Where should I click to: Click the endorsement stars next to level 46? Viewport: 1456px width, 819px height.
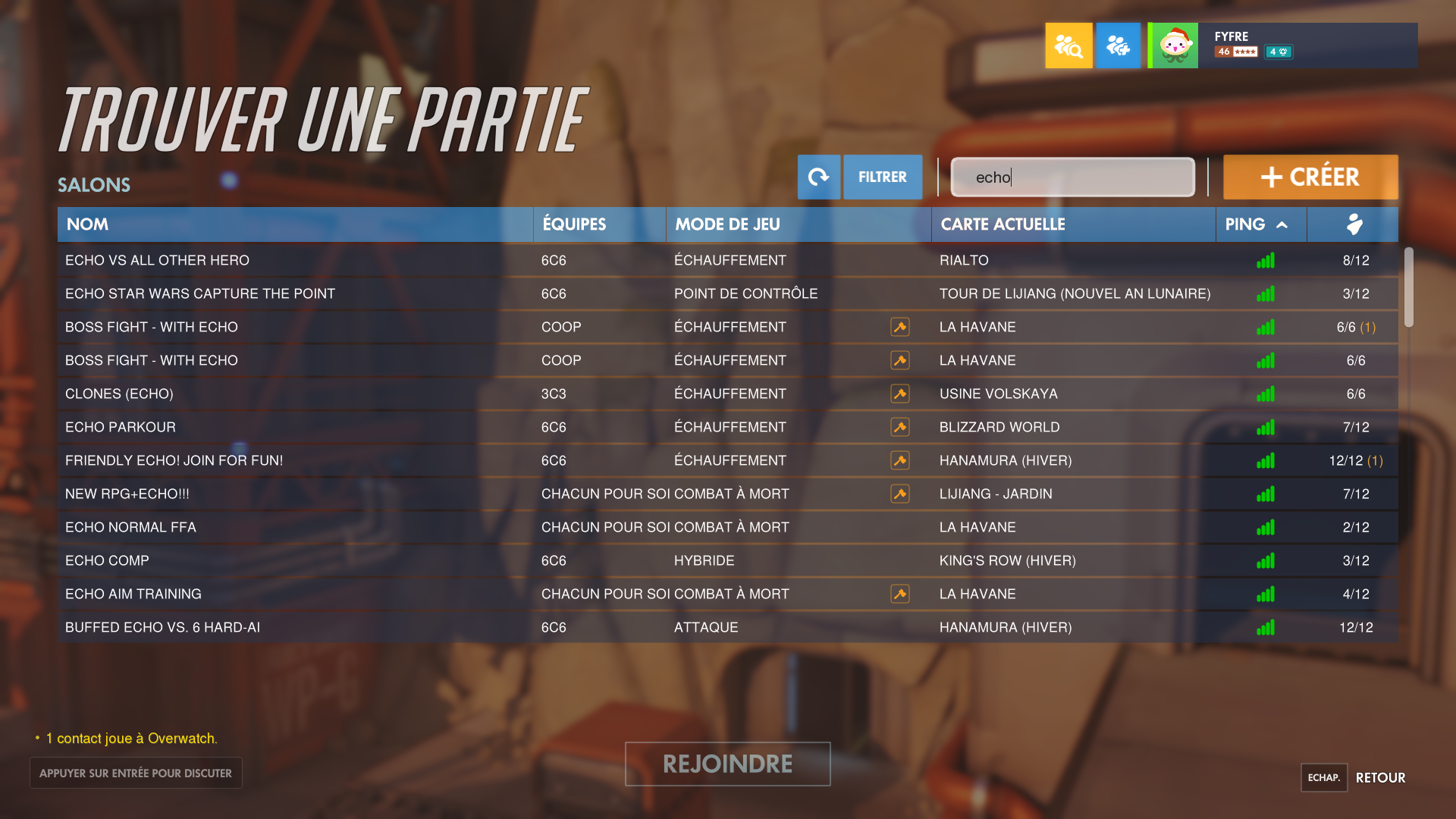[x=1244, y=52]
